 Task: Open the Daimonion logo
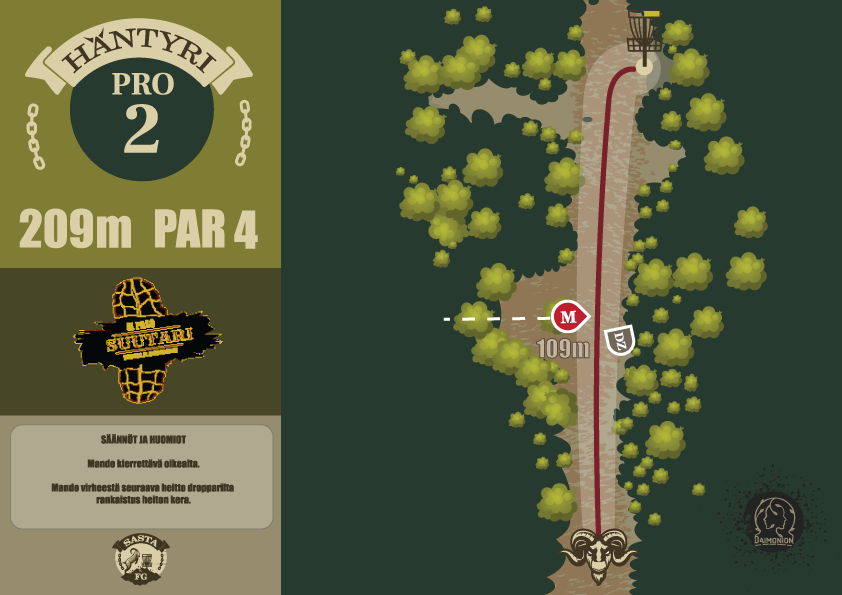click(x=773, y=520)
